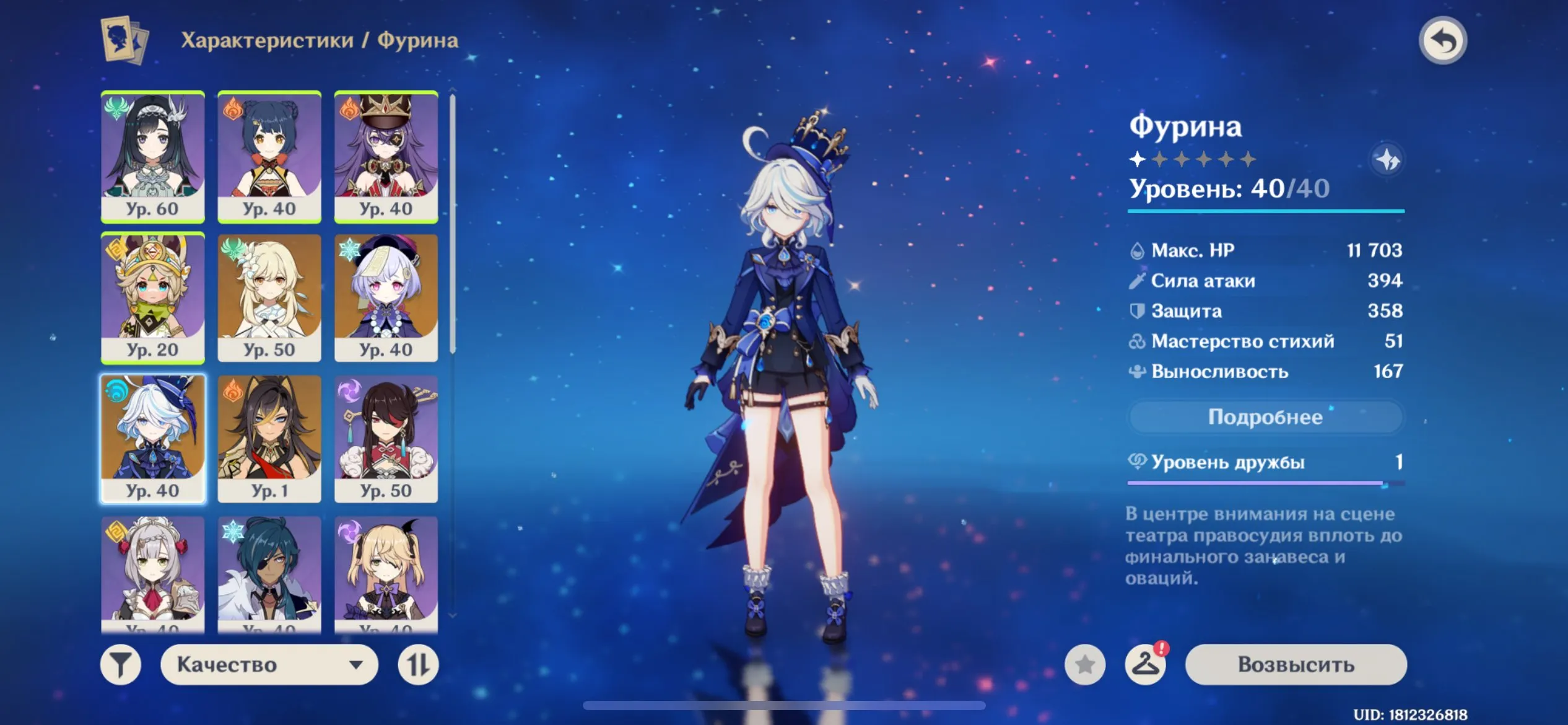The image size is (1568, 725).
Task: Mark Furina as favorite with the star icon
Action: (x=1084, y=664)
